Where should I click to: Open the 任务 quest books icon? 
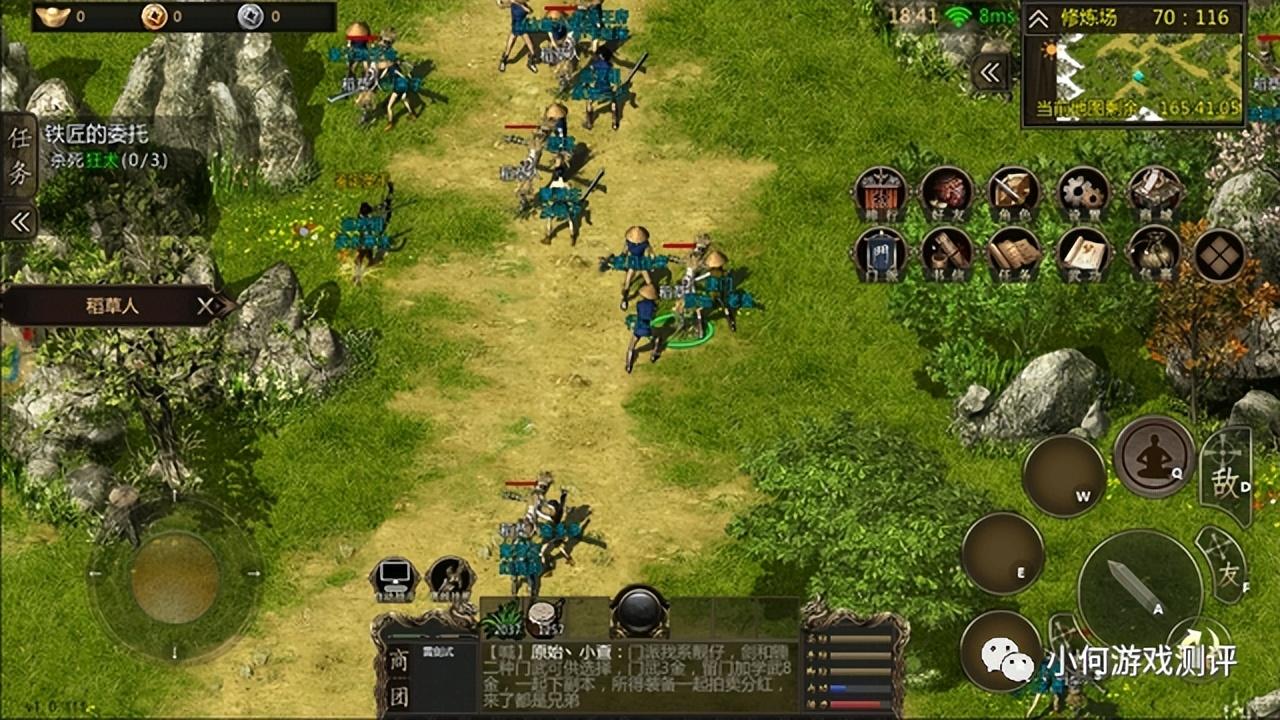1014,254
